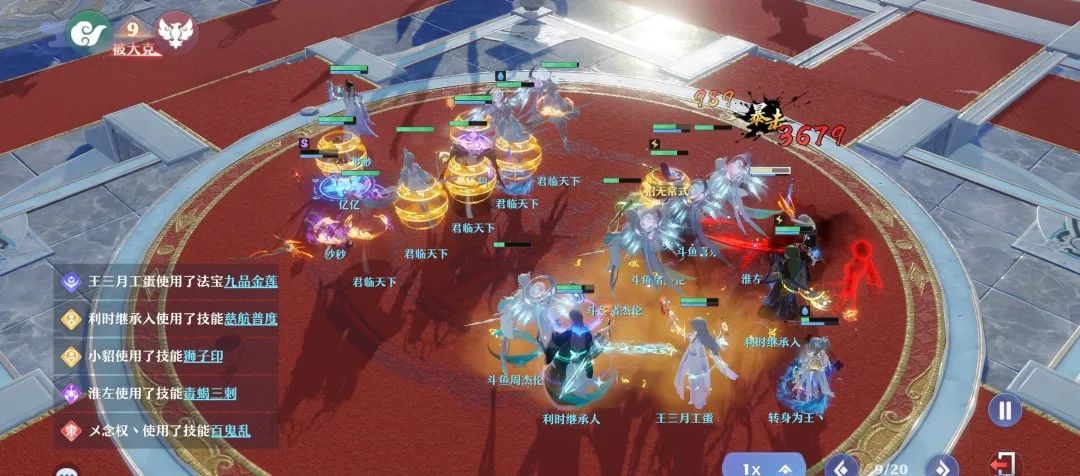Screen dimensions: 1080x476
Task: Exit the battle with the red arrow button
Action: point(1002,466)
